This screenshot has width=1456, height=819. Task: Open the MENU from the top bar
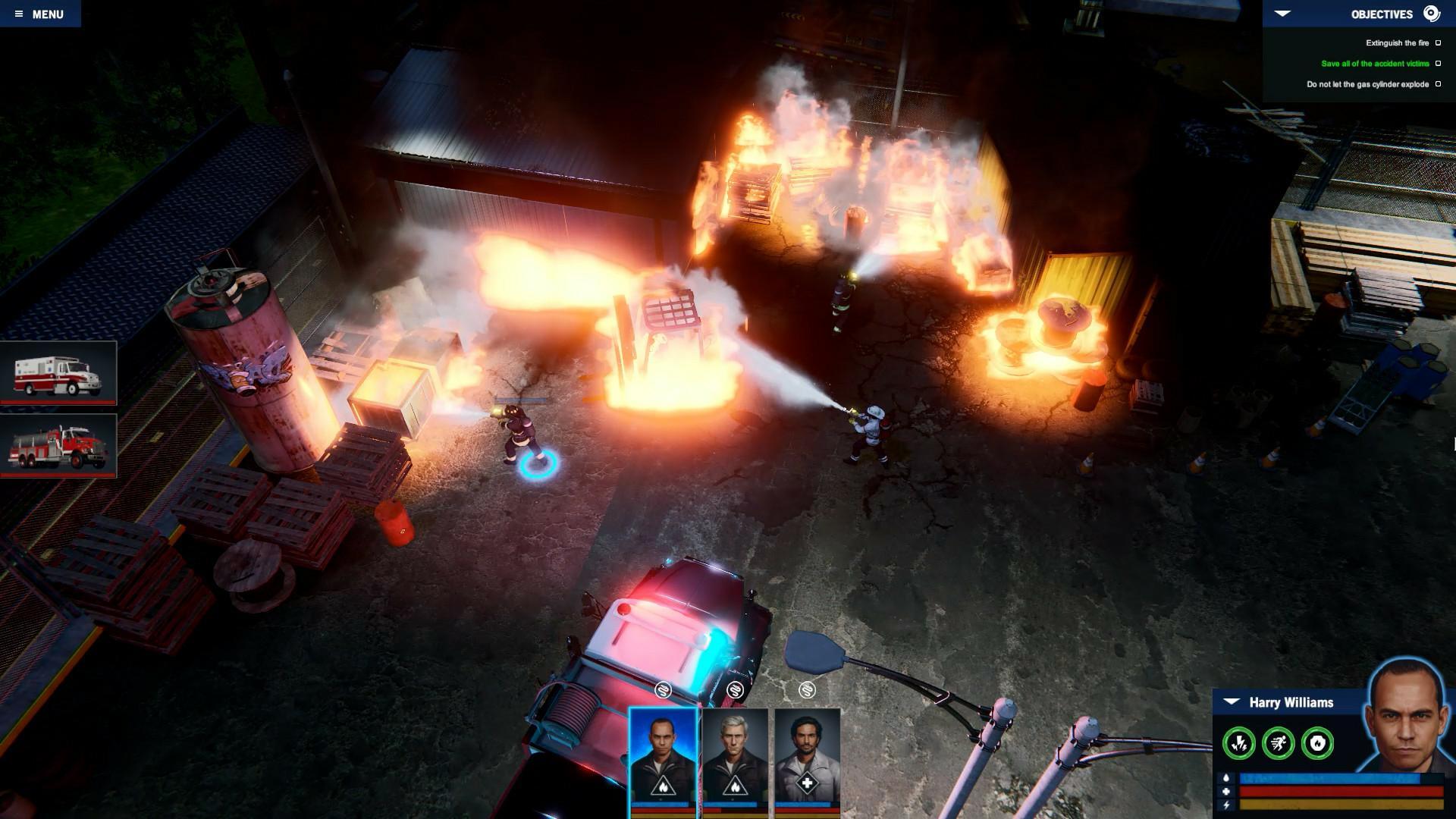coord(49,13)
